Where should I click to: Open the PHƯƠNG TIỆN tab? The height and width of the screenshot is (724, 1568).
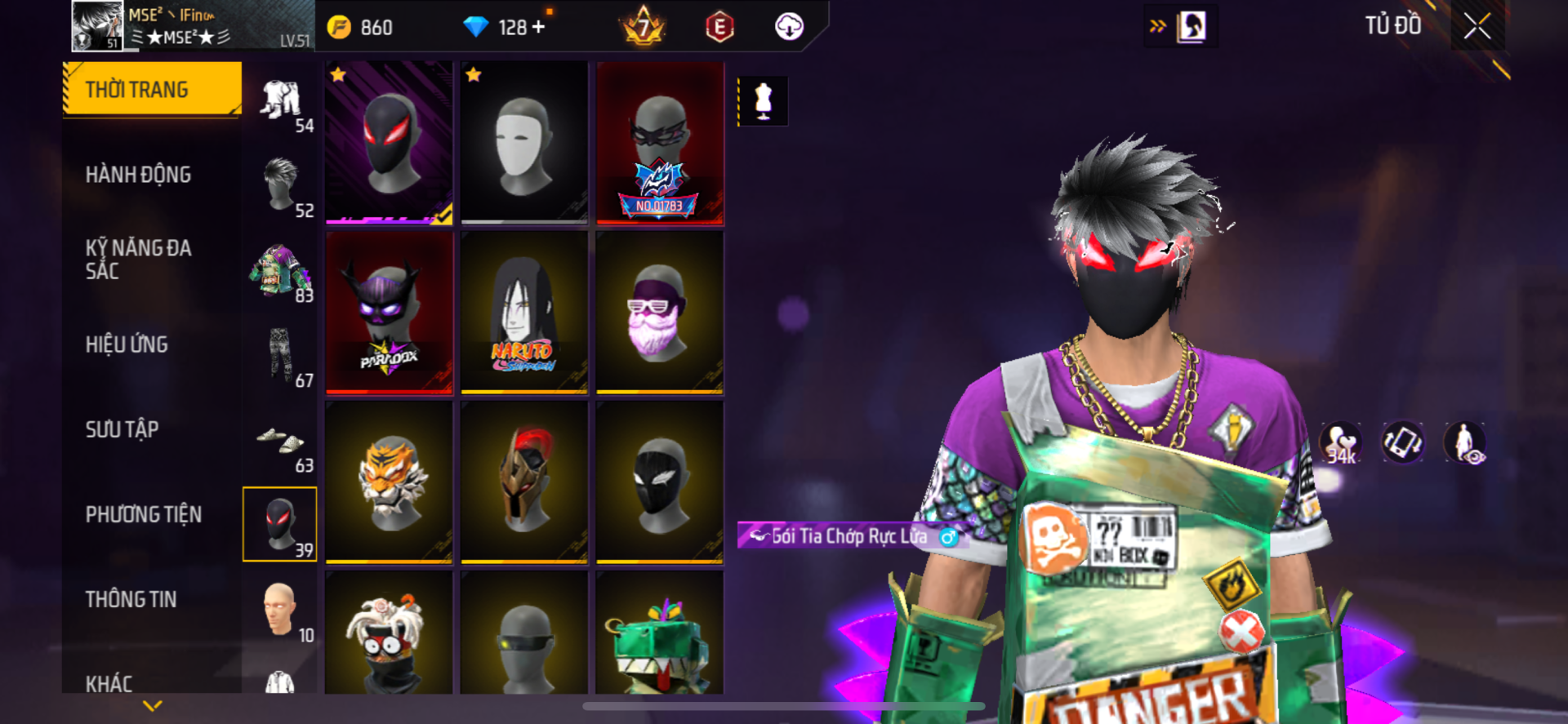[x=143, y=514]
